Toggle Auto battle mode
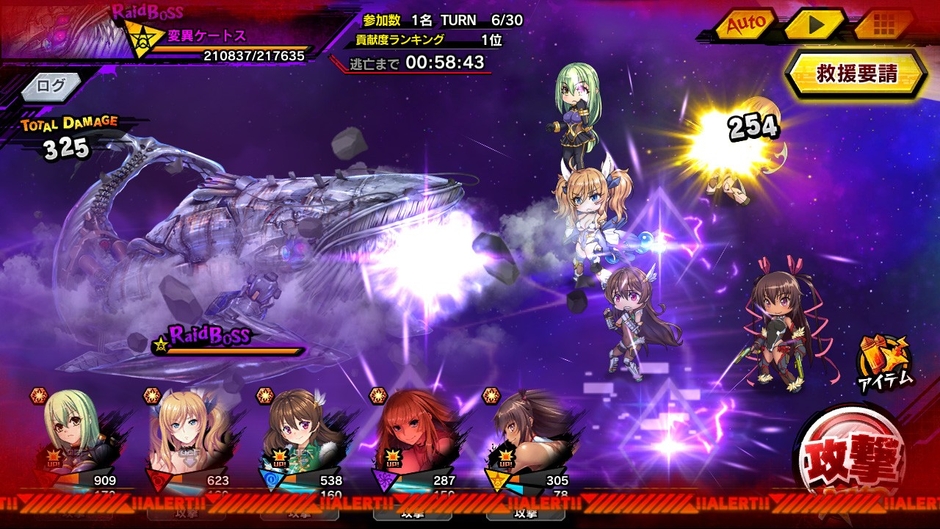Screen dimensions: 940x529 coord(745,23)
